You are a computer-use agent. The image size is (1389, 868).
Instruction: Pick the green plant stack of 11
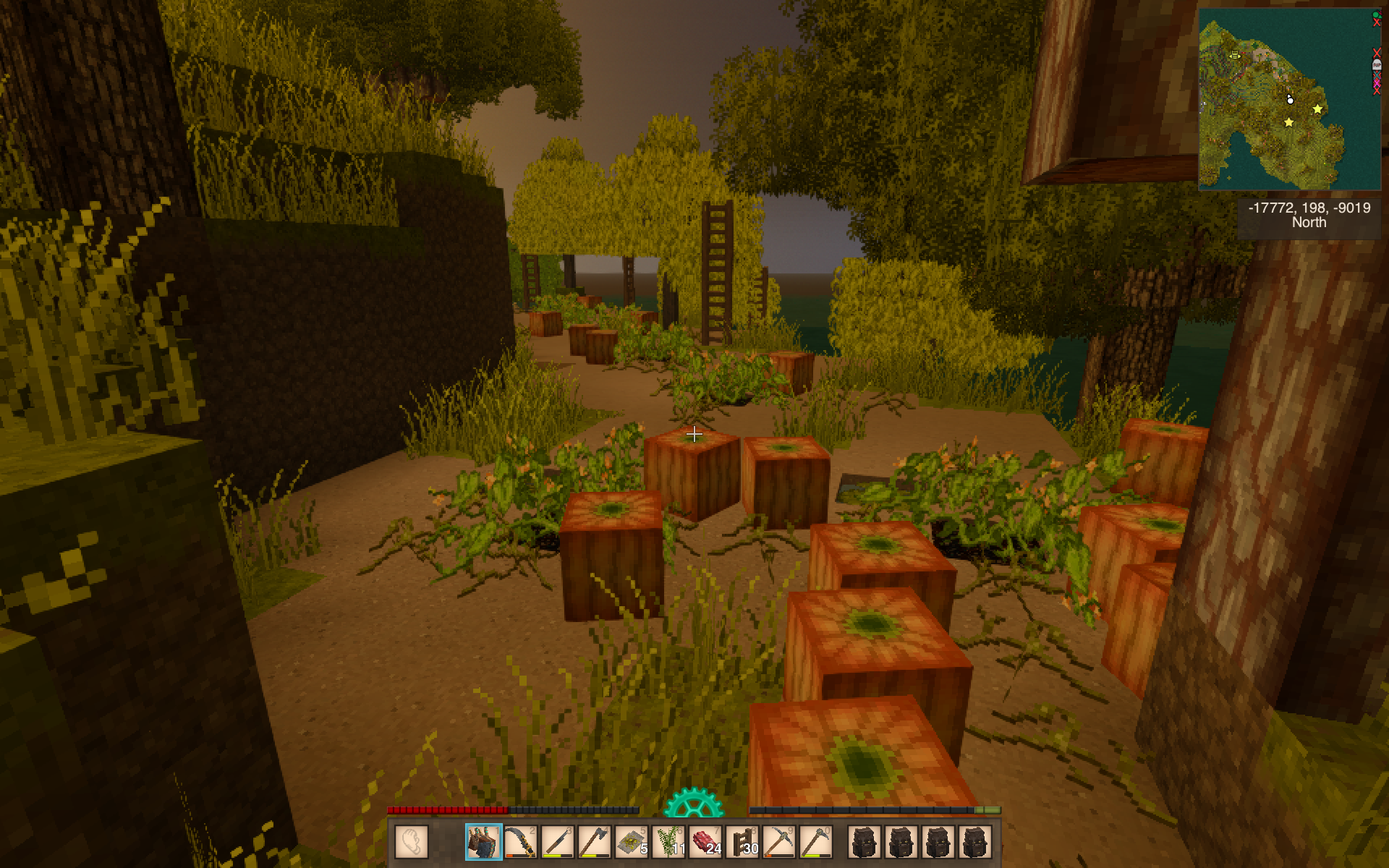[669, 842]
